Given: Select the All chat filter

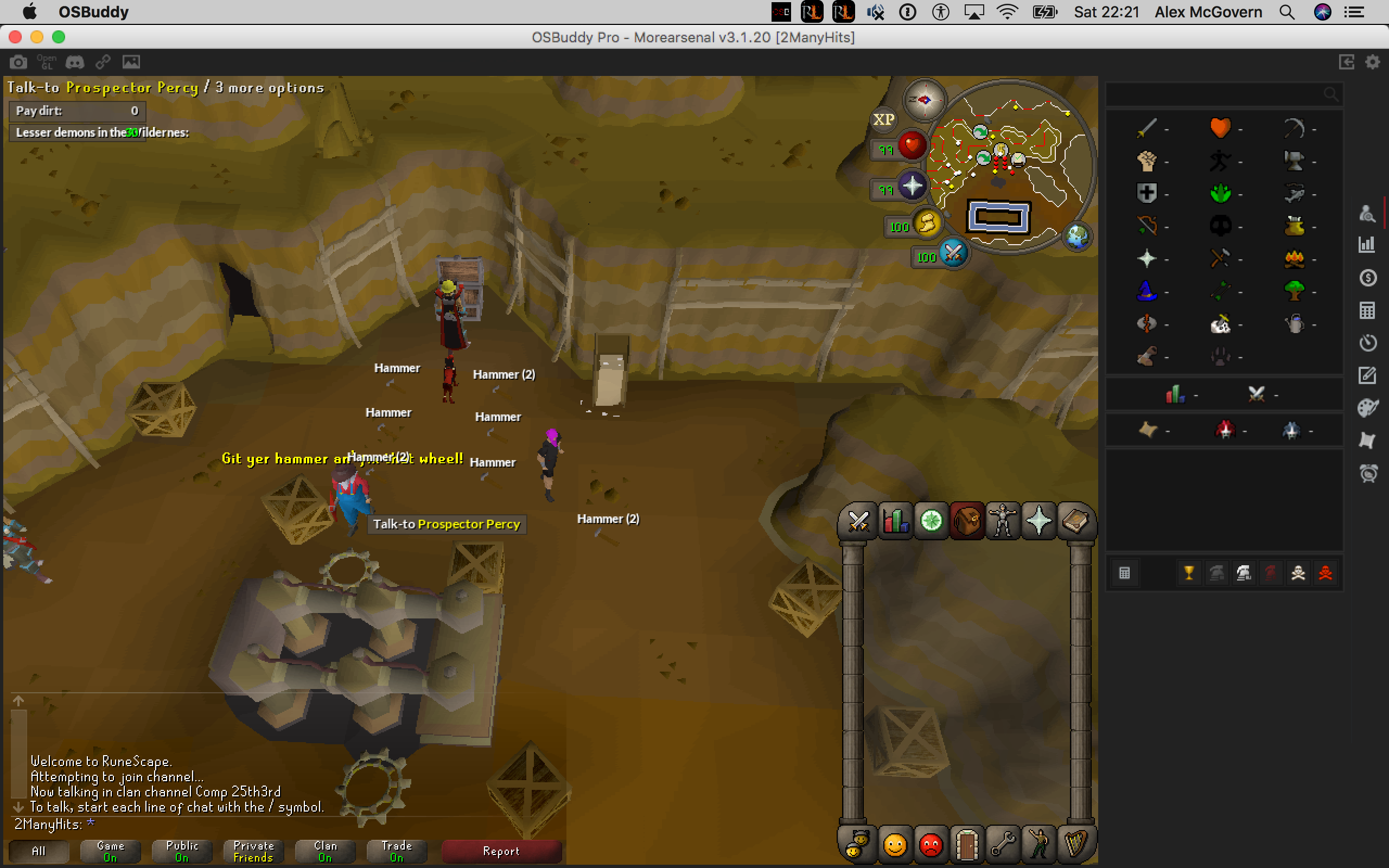Looking at the screenshot, I should 39,851.
